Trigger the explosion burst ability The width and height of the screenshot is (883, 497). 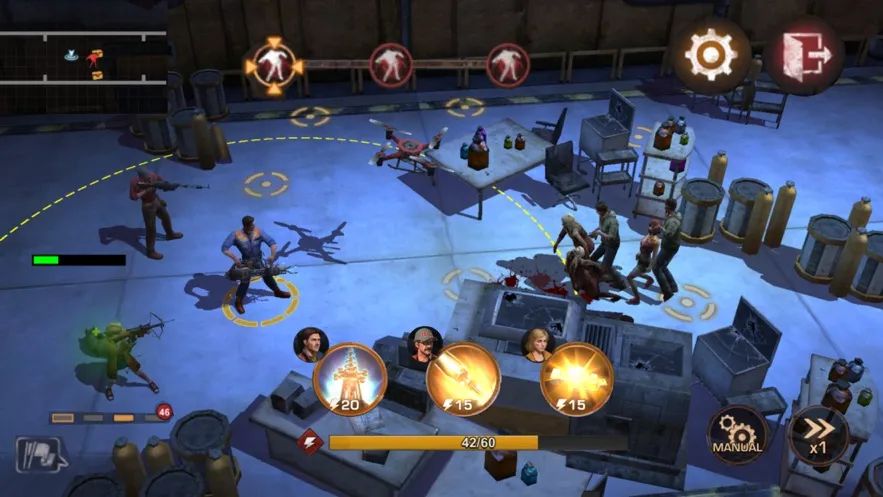point(577,378)
